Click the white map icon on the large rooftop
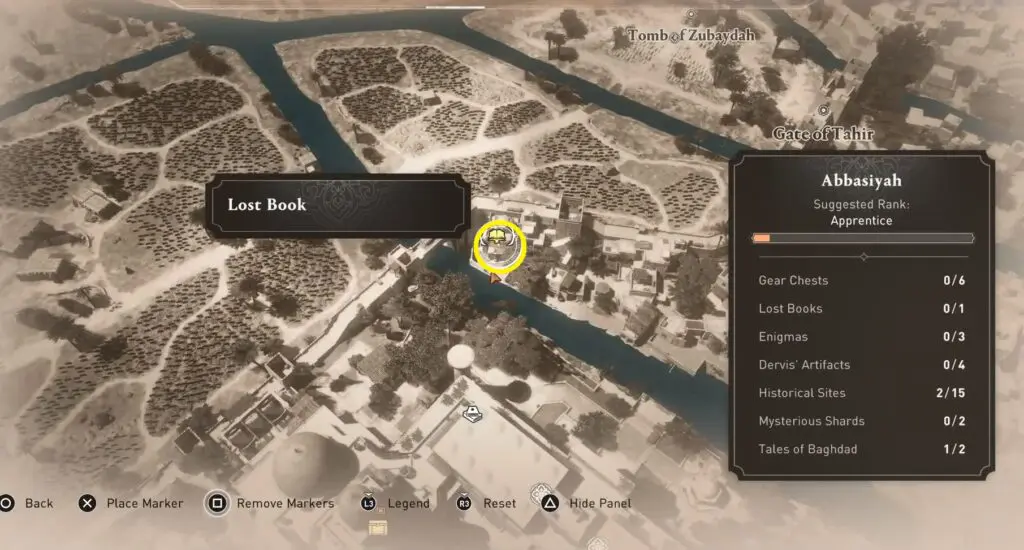The height and width of the screenshot is (550, 1024). tap(470, 411)
